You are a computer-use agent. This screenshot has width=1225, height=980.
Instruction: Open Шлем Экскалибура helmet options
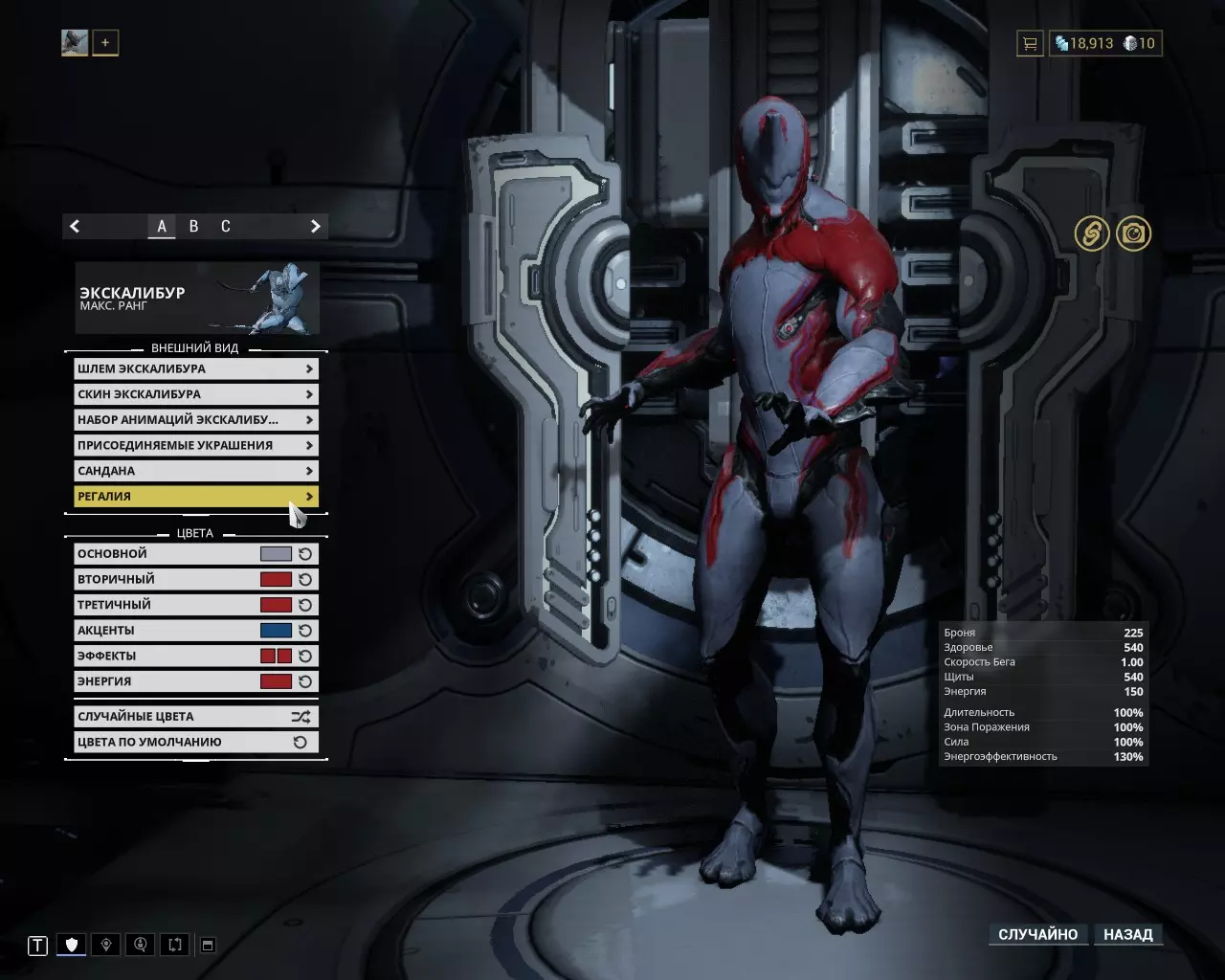coord(195,368)
